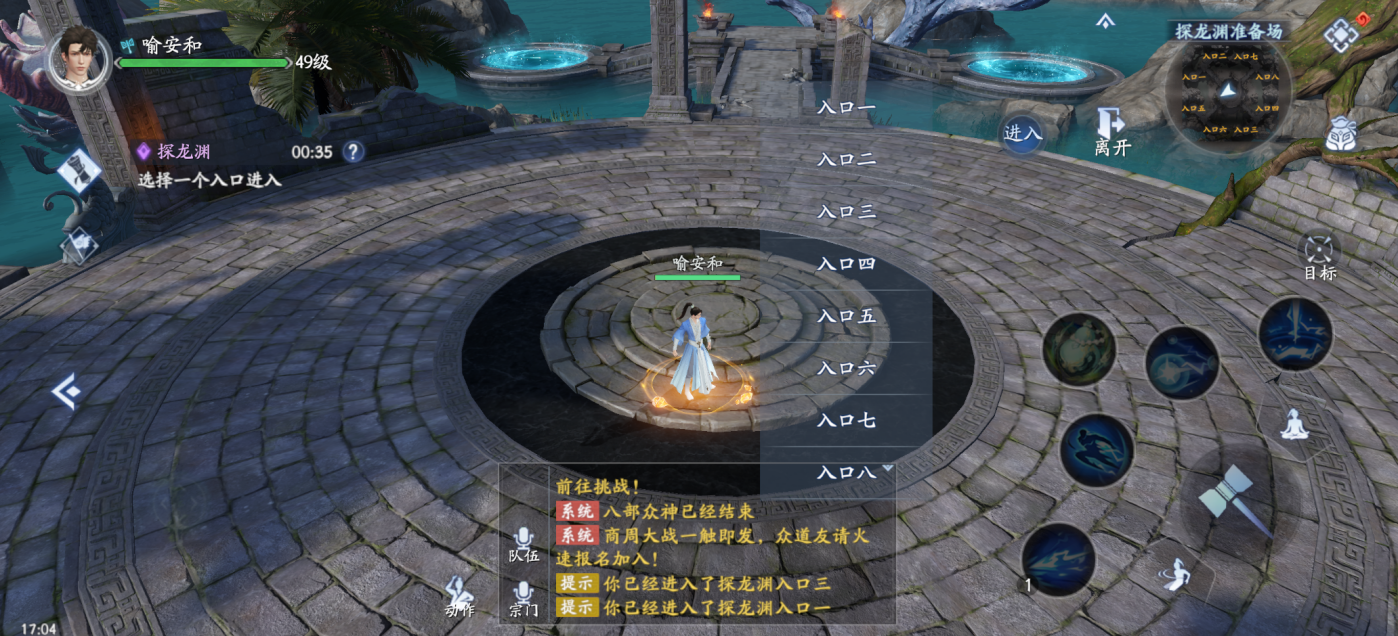This screenshot has height=636, width=1398.
Task: Select the 入口五 entrance row
Action: pos(846,316)
